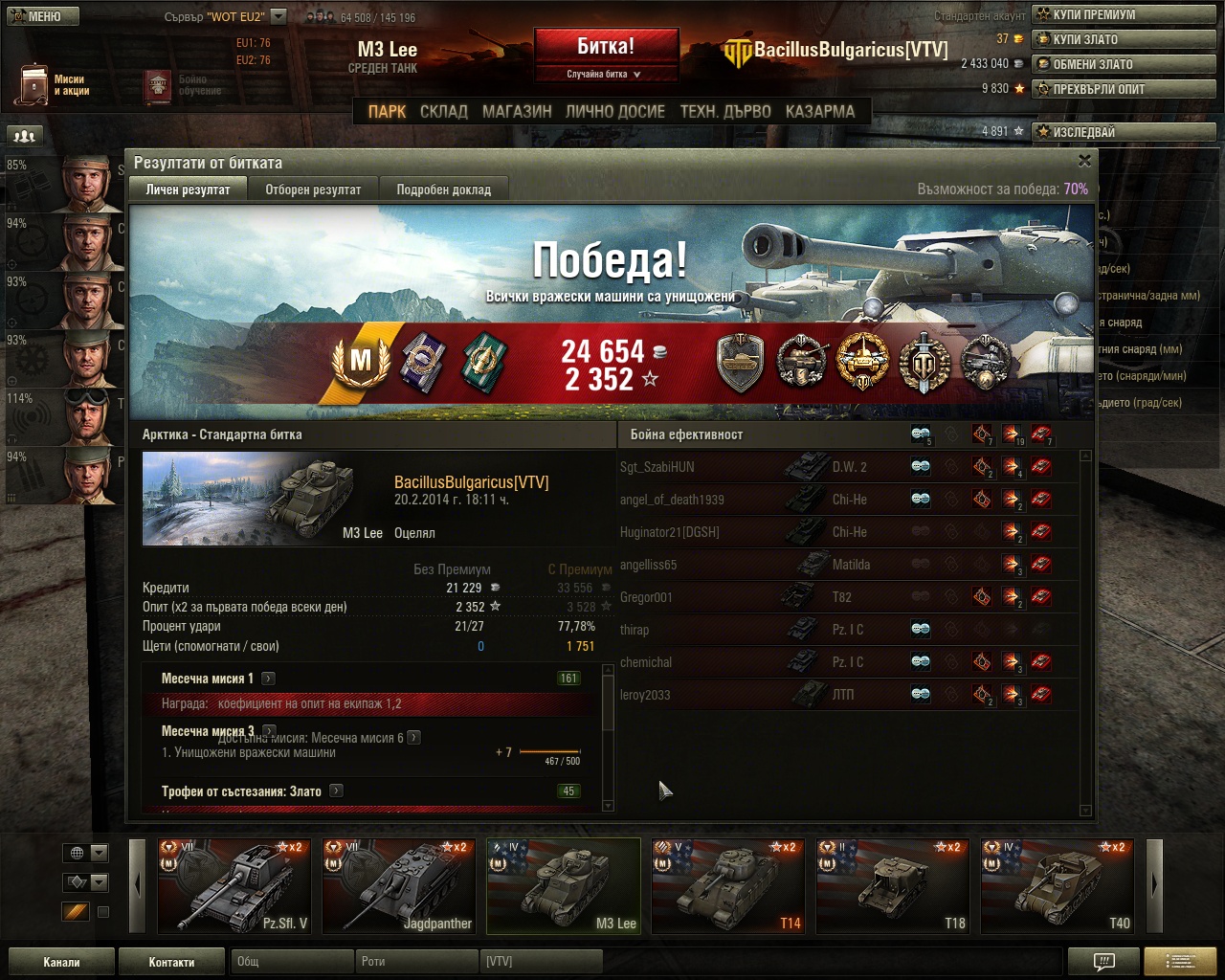Open the Подробен доклад tab

(x=443, y=189)
